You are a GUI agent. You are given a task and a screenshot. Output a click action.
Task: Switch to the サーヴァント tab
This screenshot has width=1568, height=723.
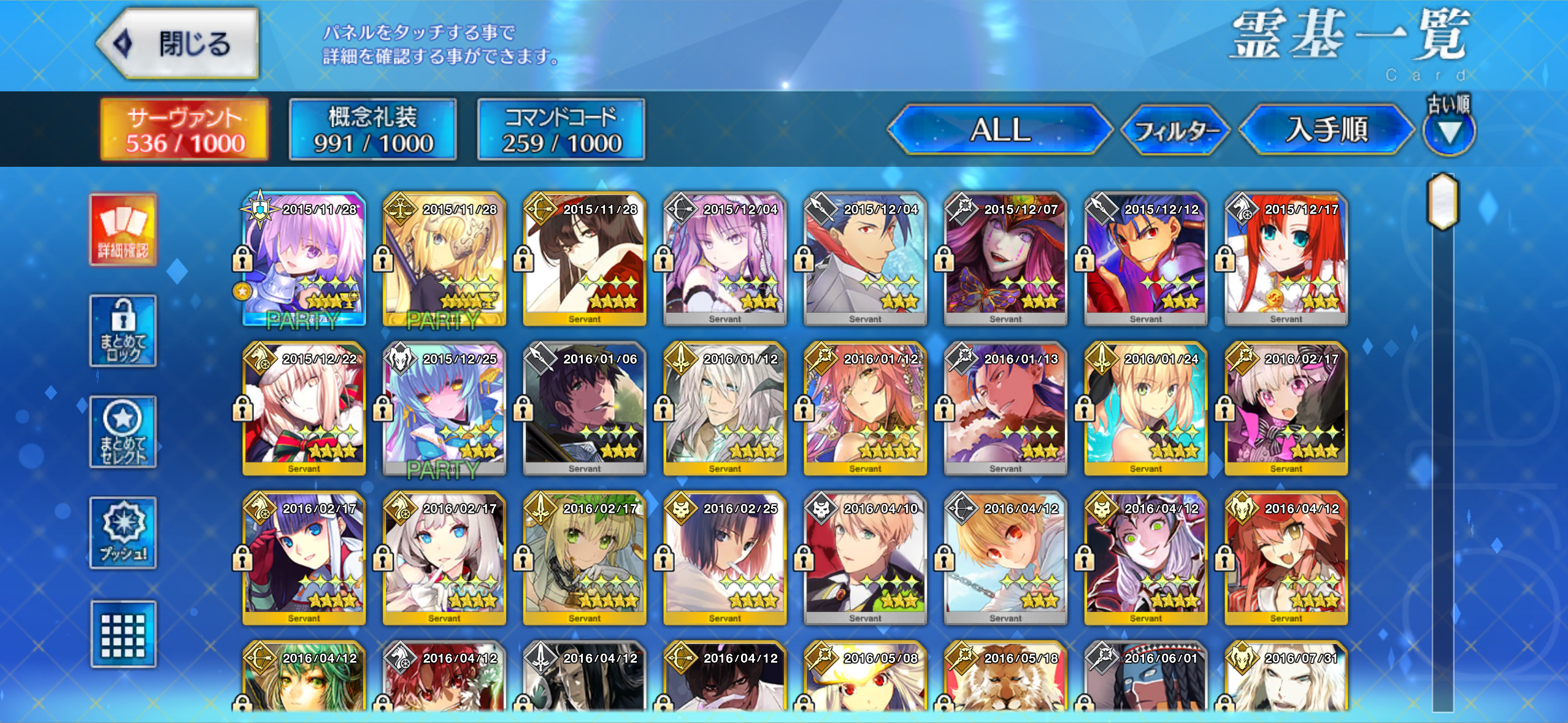pos(185,130)
